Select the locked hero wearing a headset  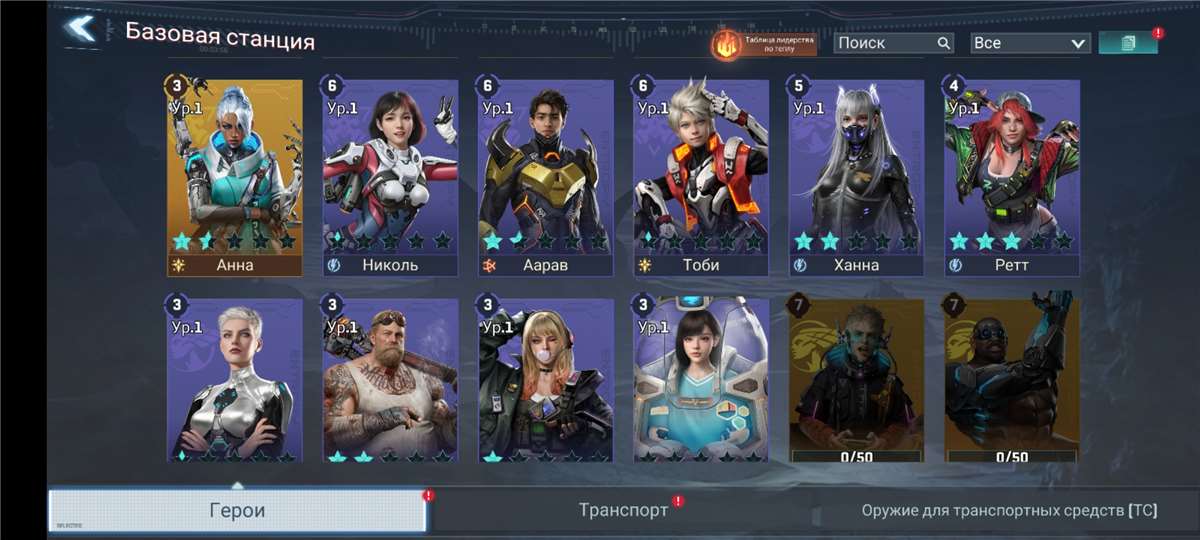click(x=856, y=380)
